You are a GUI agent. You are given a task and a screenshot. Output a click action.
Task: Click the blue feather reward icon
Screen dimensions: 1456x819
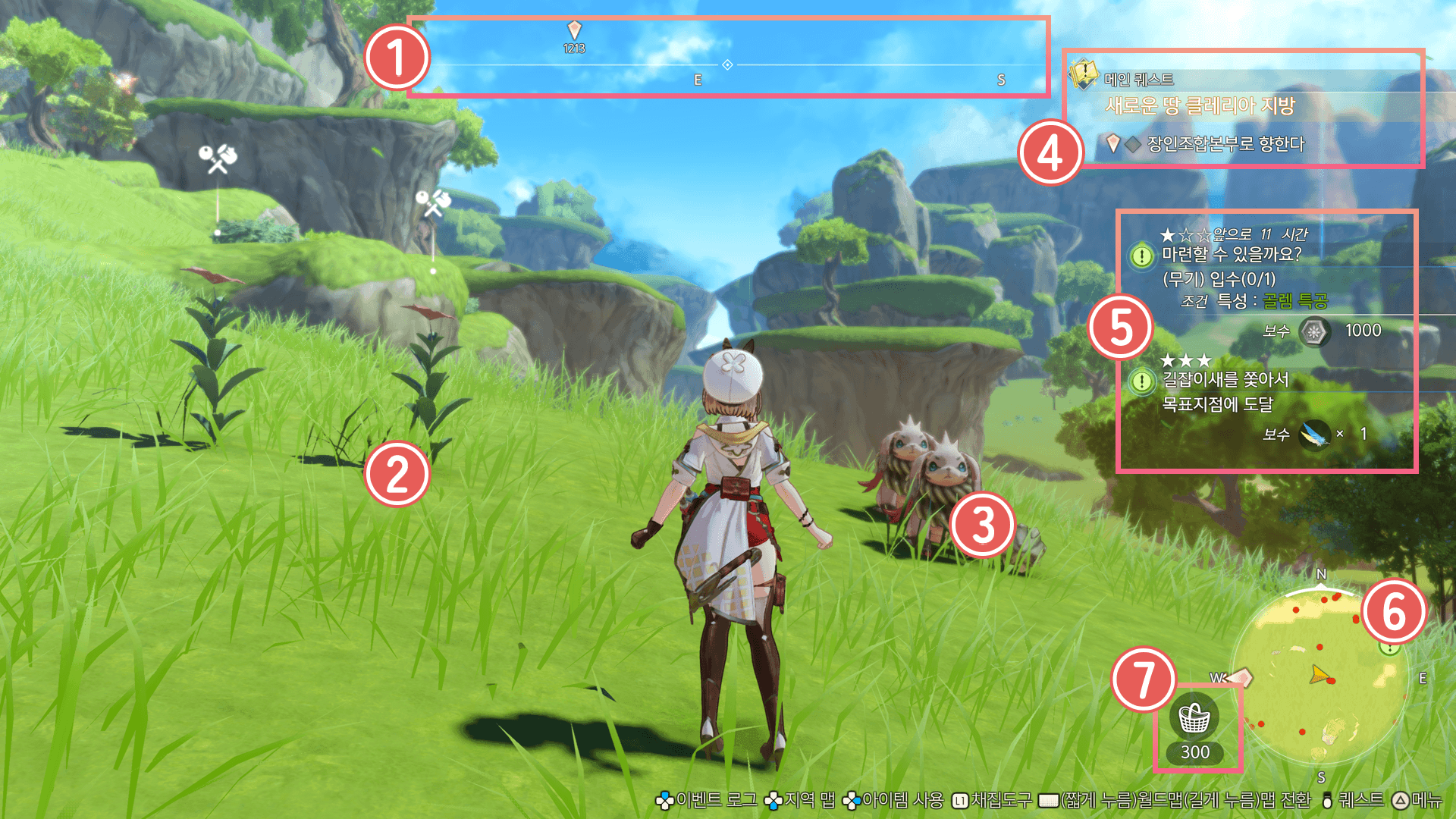(1314, 435)
